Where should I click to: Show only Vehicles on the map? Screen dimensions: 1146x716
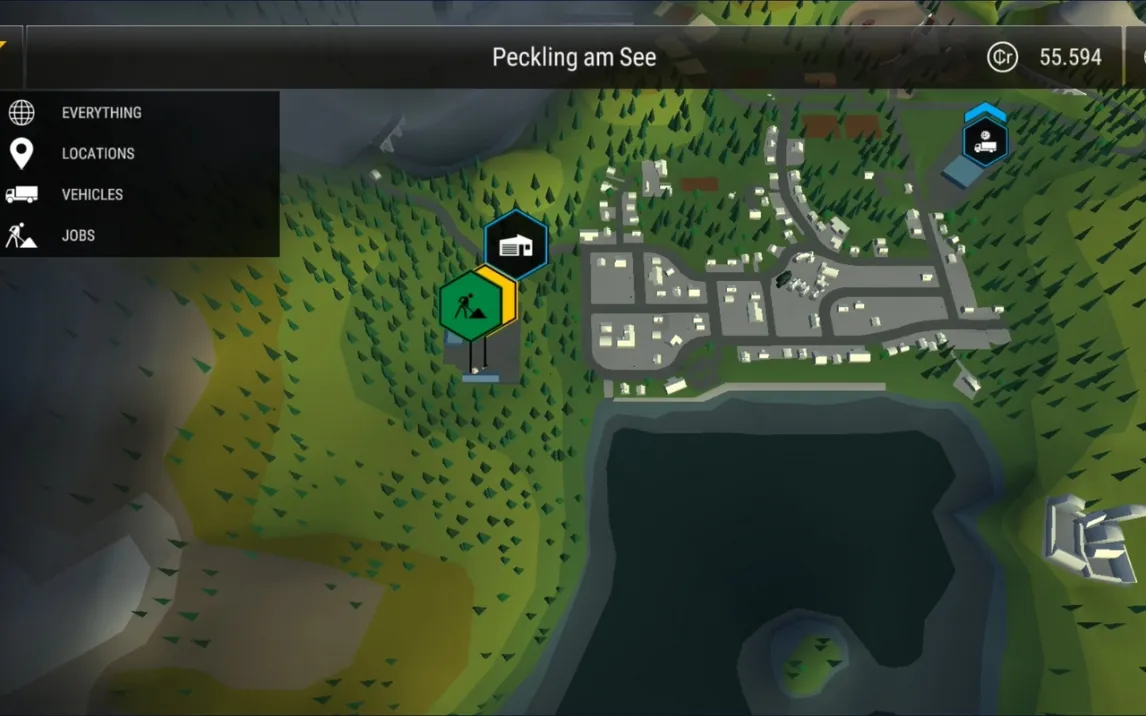[92, 195]
